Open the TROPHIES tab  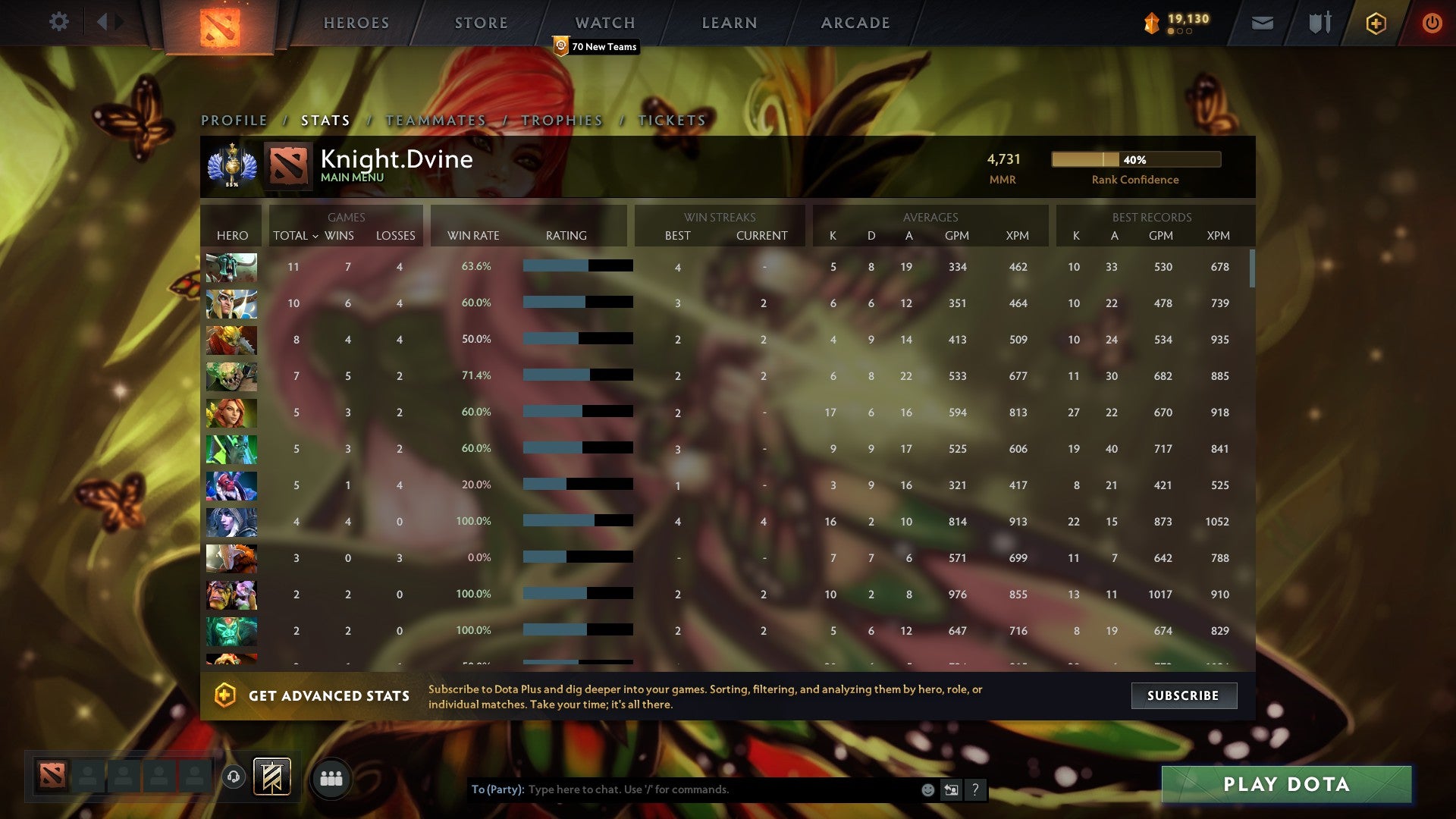560,120
